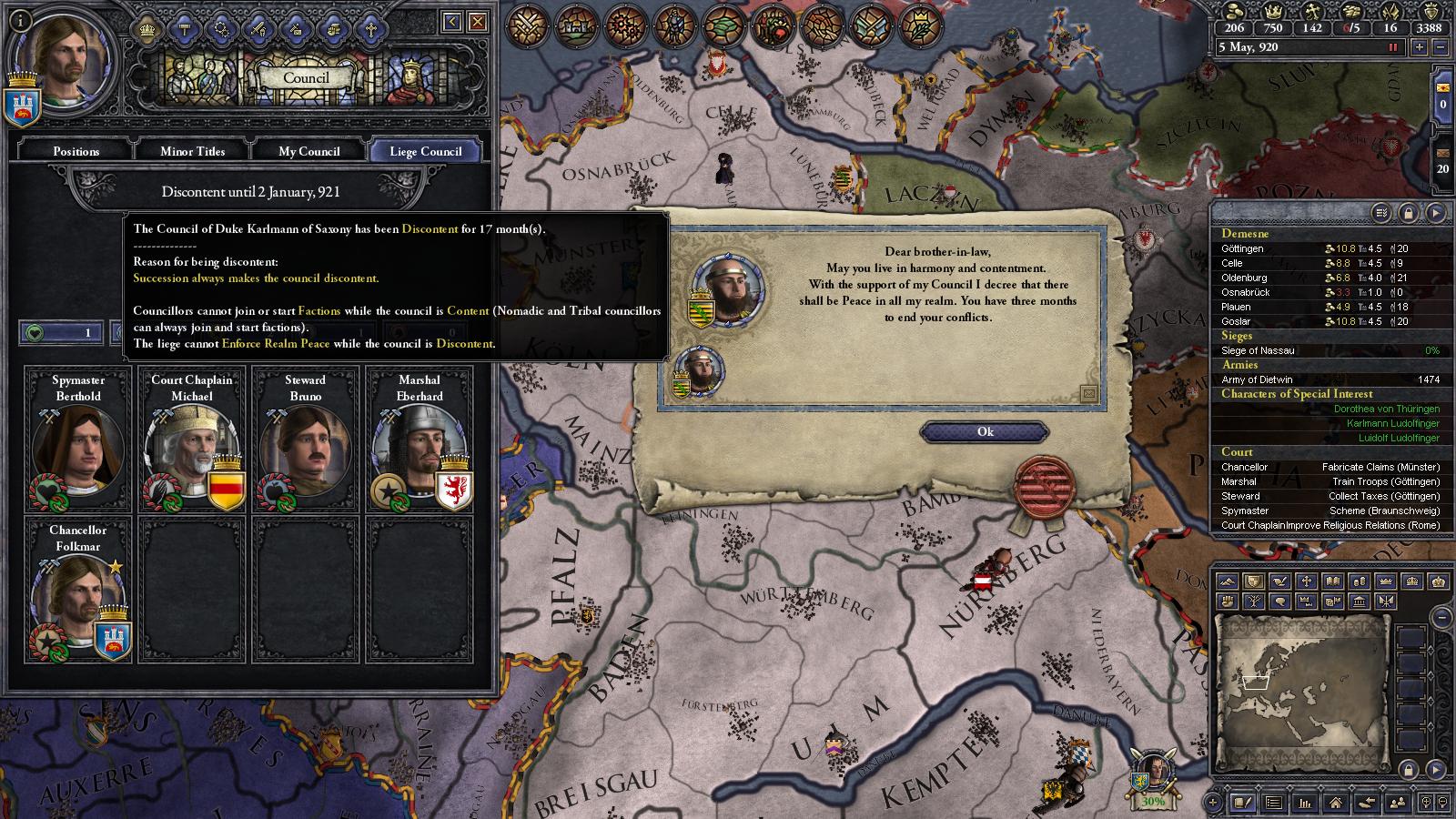Pause the game with the pause button

point(1395,47)
